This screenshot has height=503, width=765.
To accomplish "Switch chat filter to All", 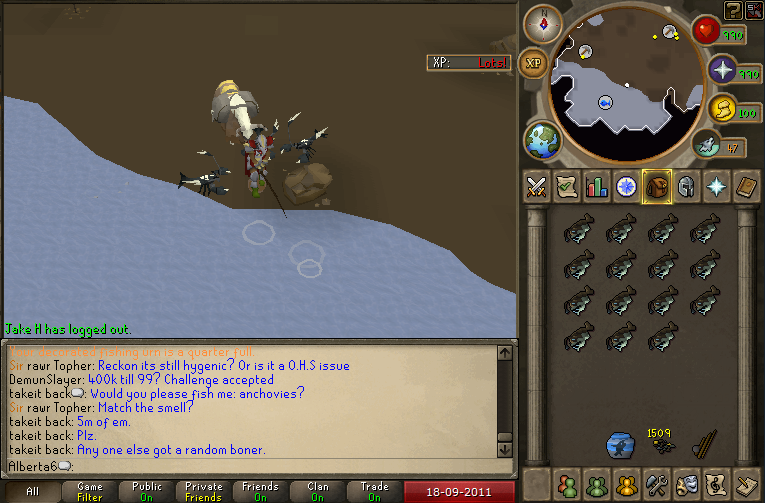I will [32, 492].
